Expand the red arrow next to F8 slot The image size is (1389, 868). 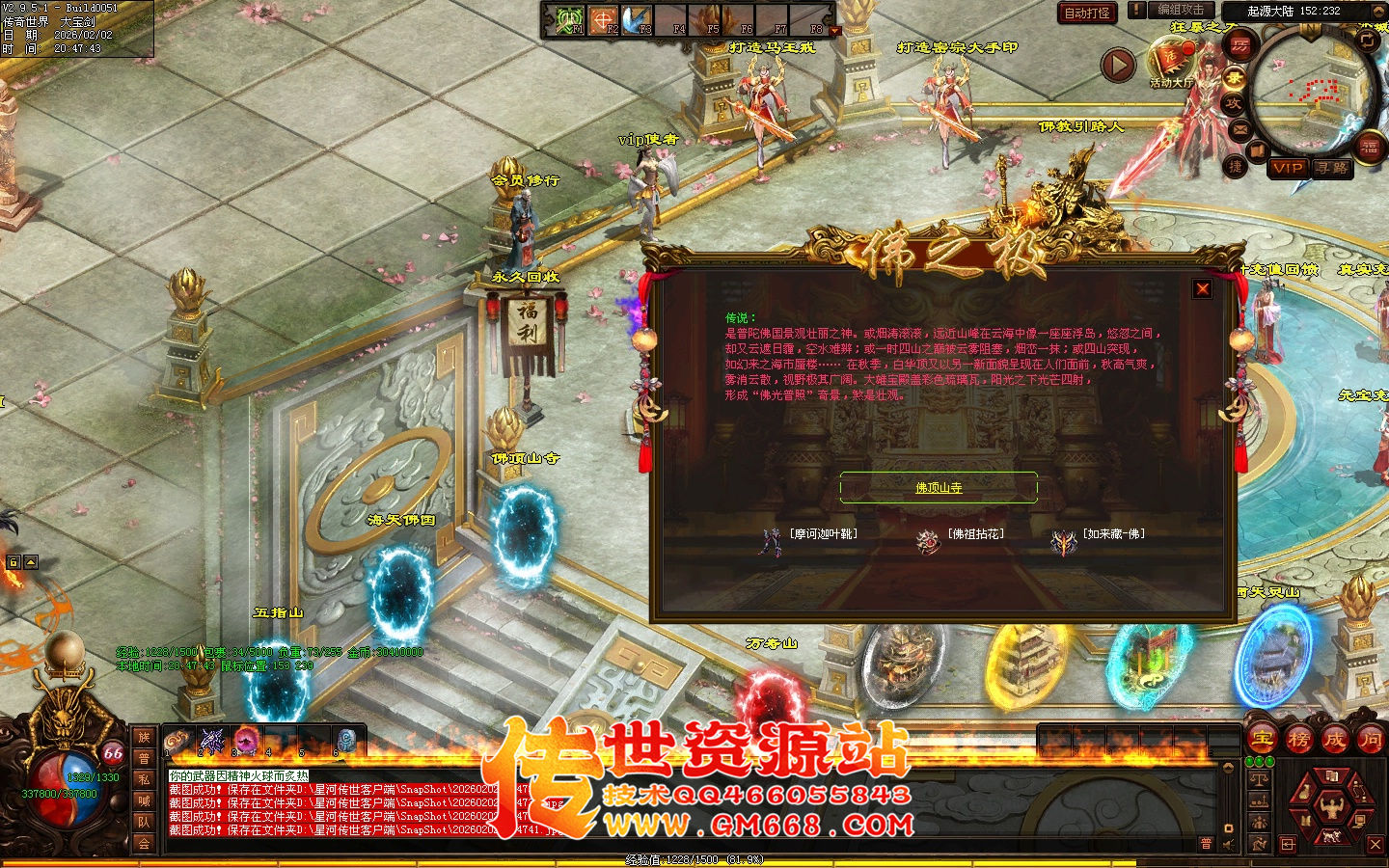pyautogui.click(x=835, y=30)
